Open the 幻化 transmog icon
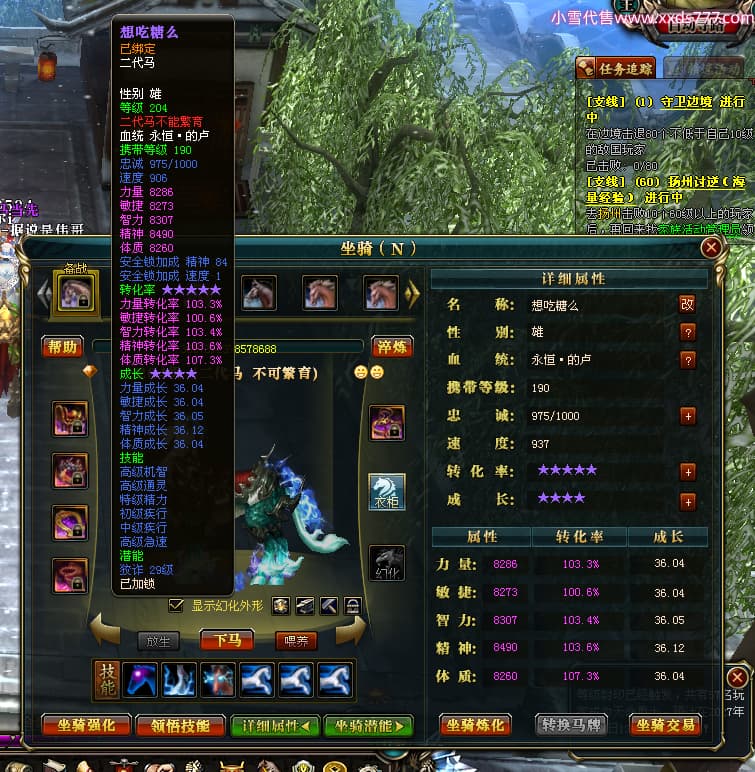This screenshot has width=755, height=772. 387,562
